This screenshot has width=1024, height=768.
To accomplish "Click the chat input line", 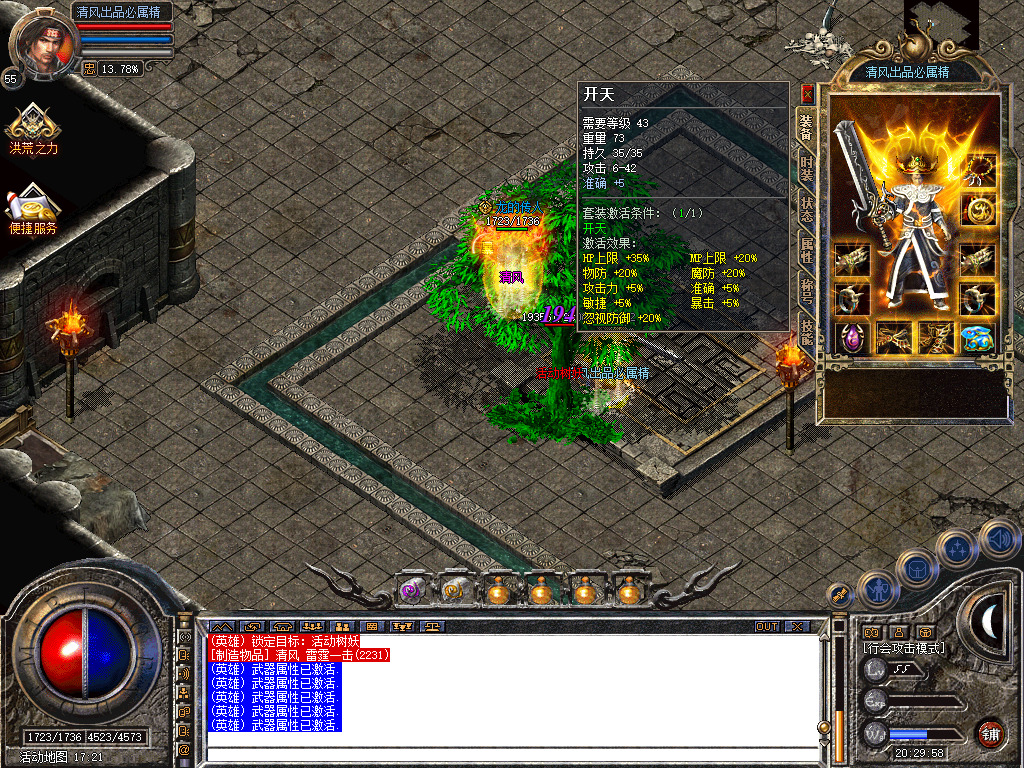I will (x=510, y=755).
